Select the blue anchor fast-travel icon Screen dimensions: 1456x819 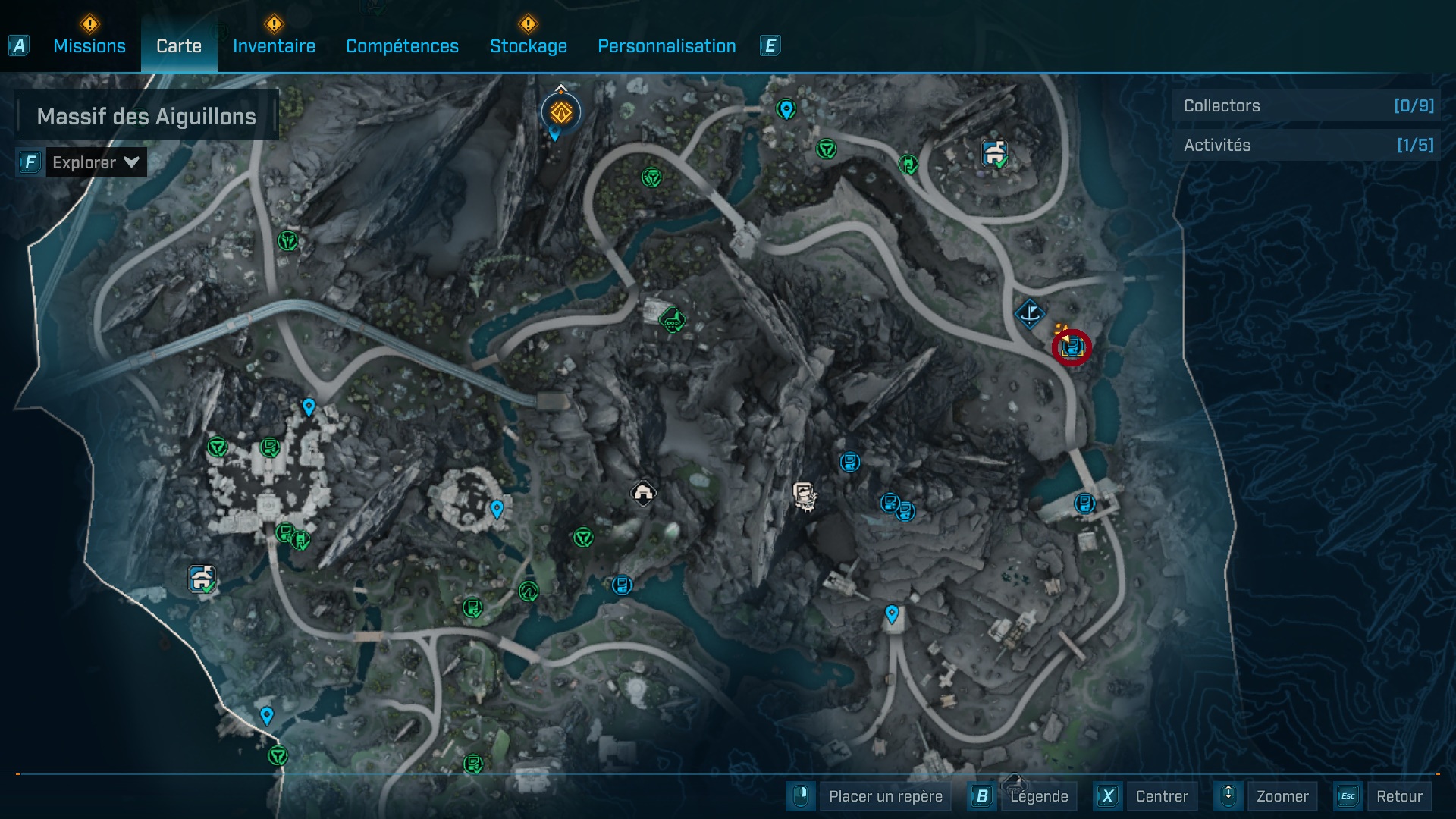1028,315
